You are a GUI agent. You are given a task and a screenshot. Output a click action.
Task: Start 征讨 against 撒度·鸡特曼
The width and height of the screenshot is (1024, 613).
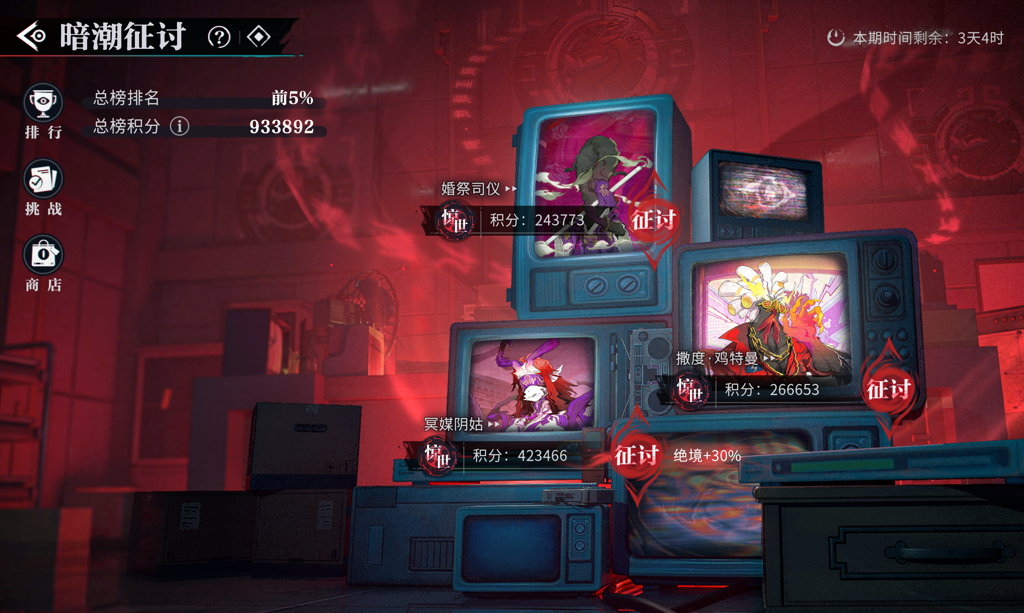[x=888, y=388]
